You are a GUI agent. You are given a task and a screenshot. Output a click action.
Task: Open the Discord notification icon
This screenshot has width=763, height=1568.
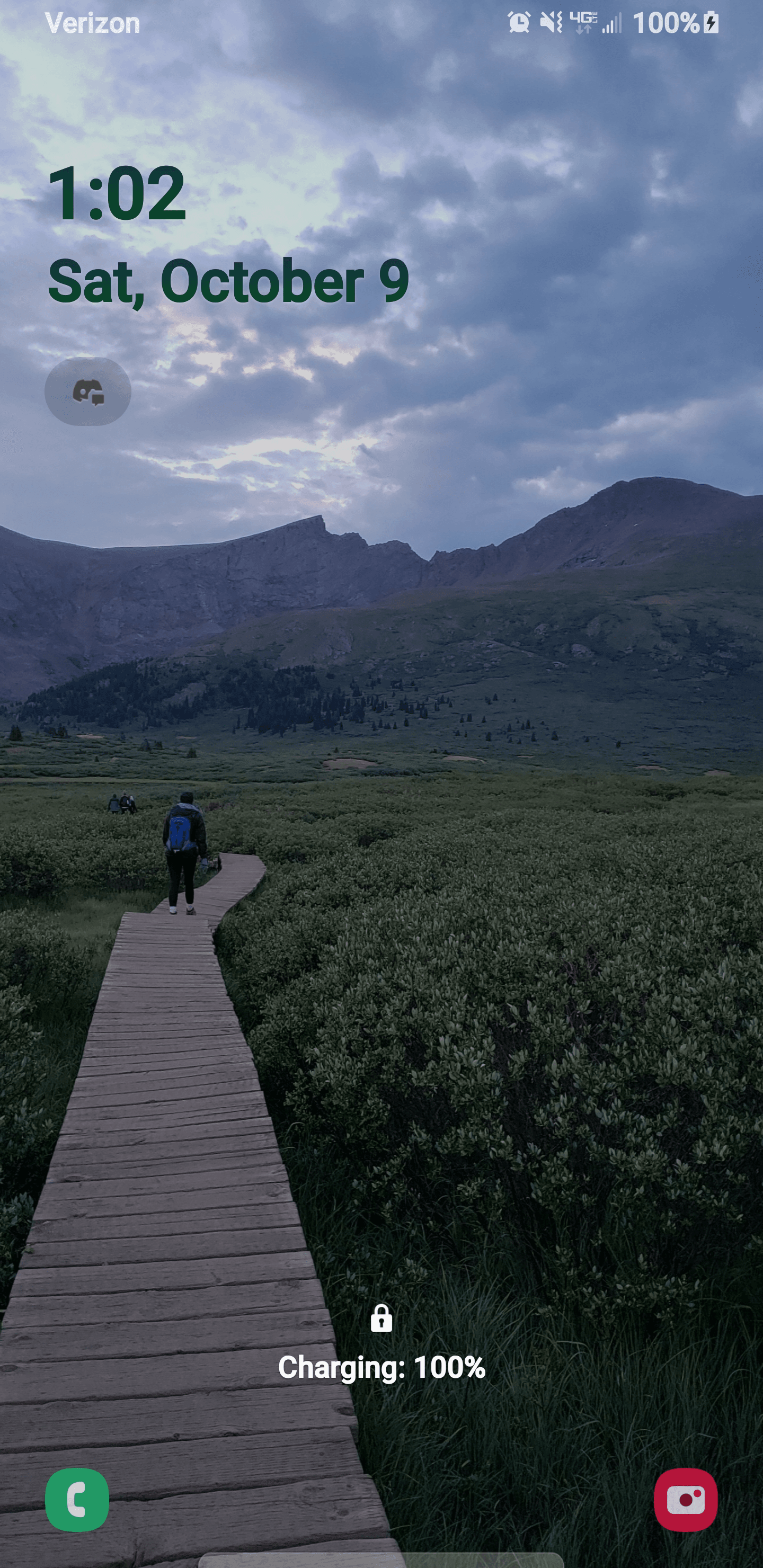coord(87,391)
